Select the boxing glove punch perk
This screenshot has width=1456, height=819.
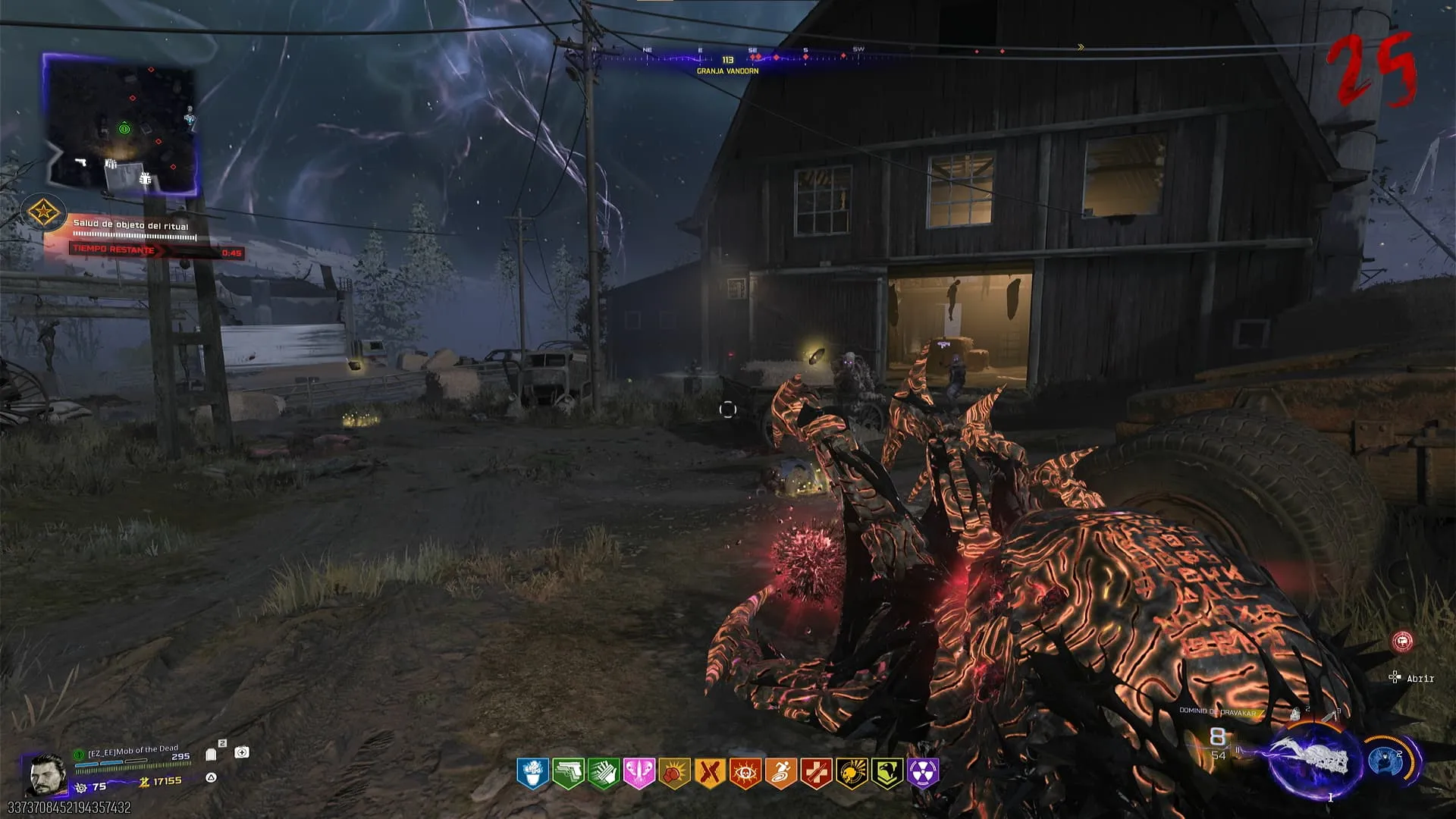[674, 773]
